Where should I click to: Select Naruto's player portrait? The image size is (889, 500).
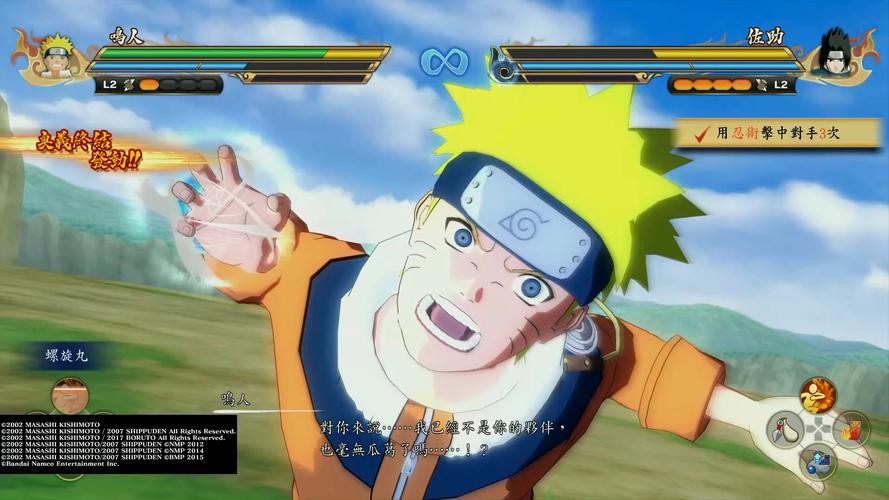point(58,57)
